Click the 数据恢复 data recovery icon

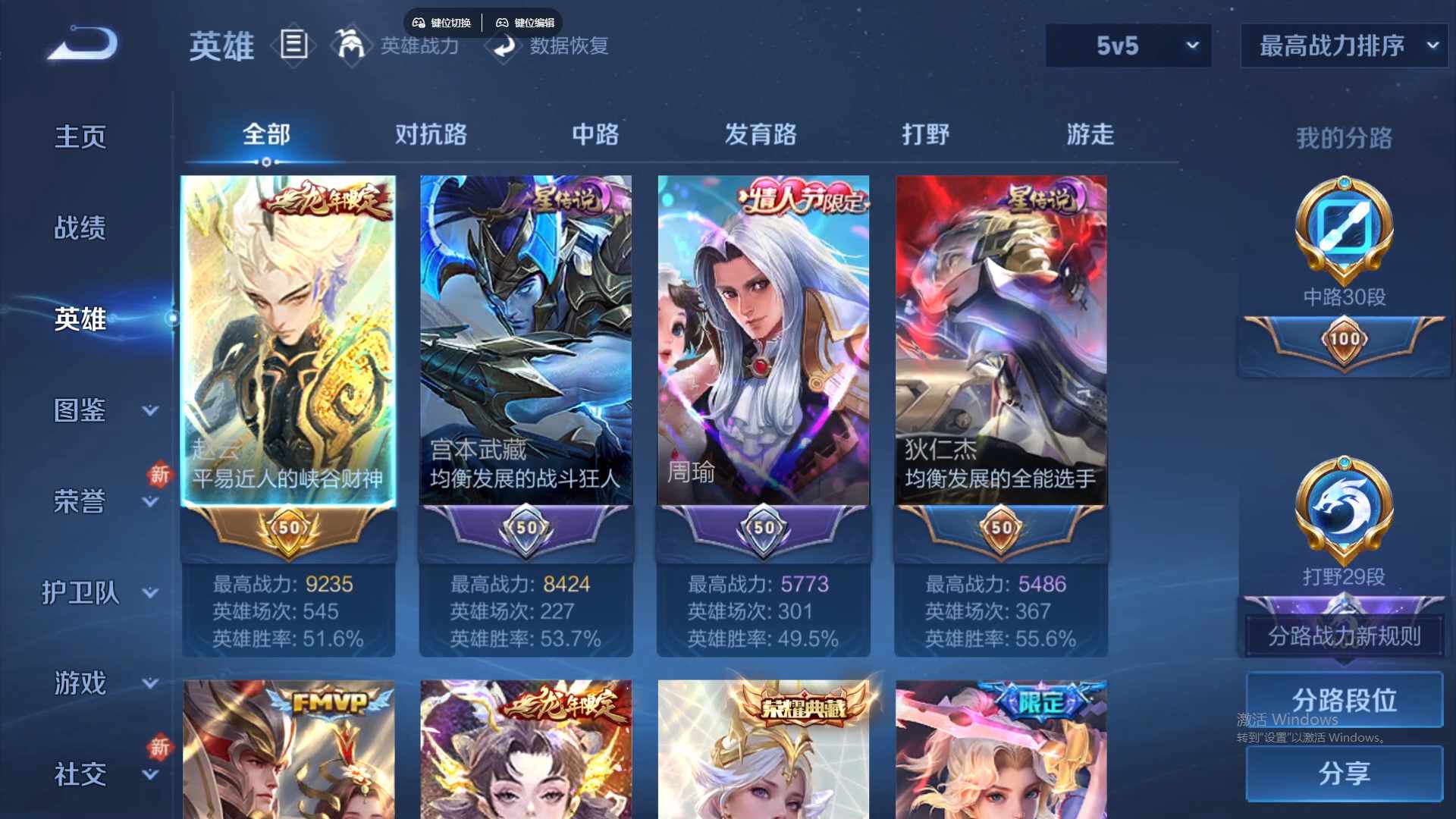[x=504, y=47]
